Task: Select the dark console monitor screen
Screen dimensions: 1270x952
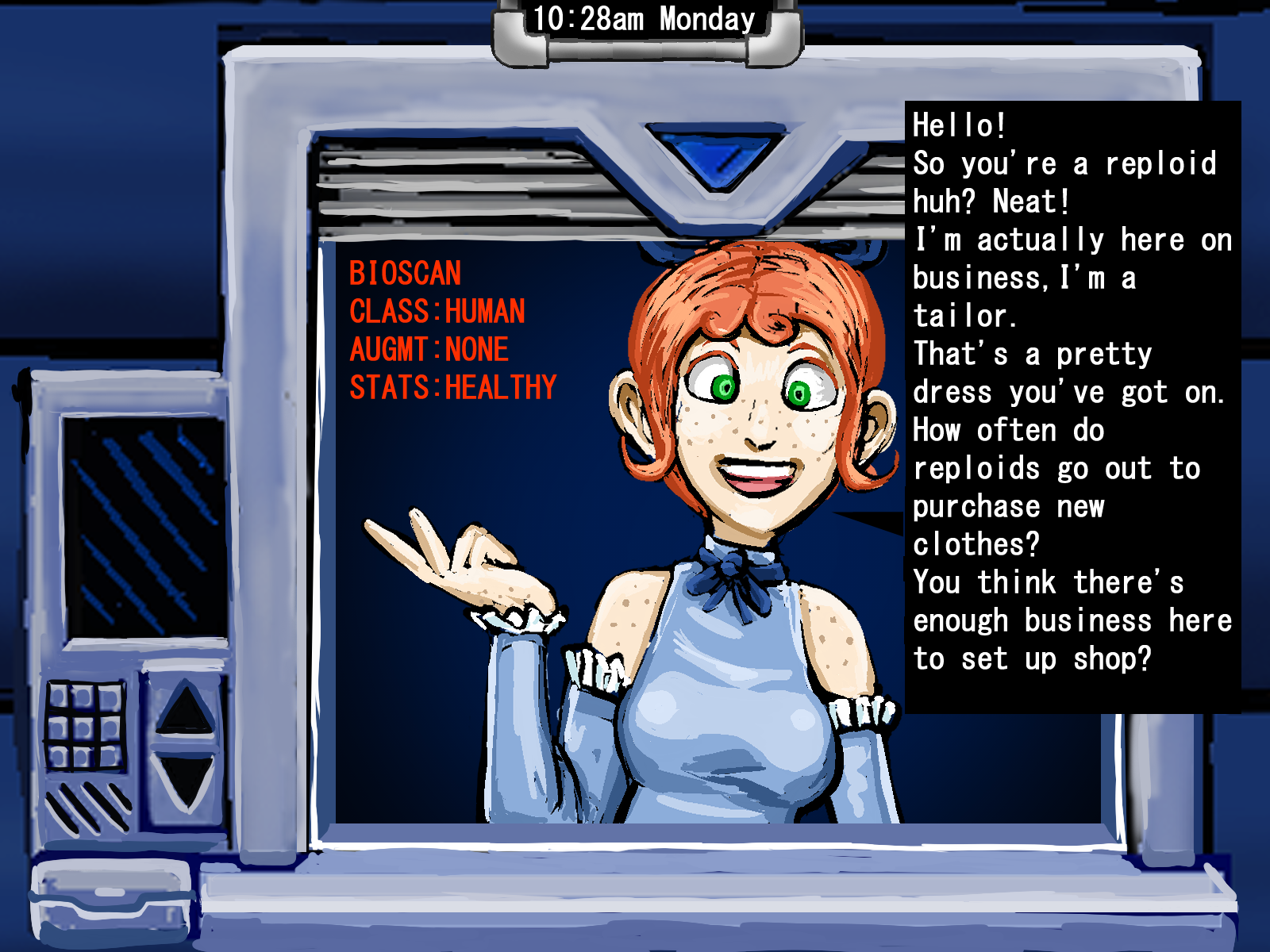Action: [x=144, y=526]
